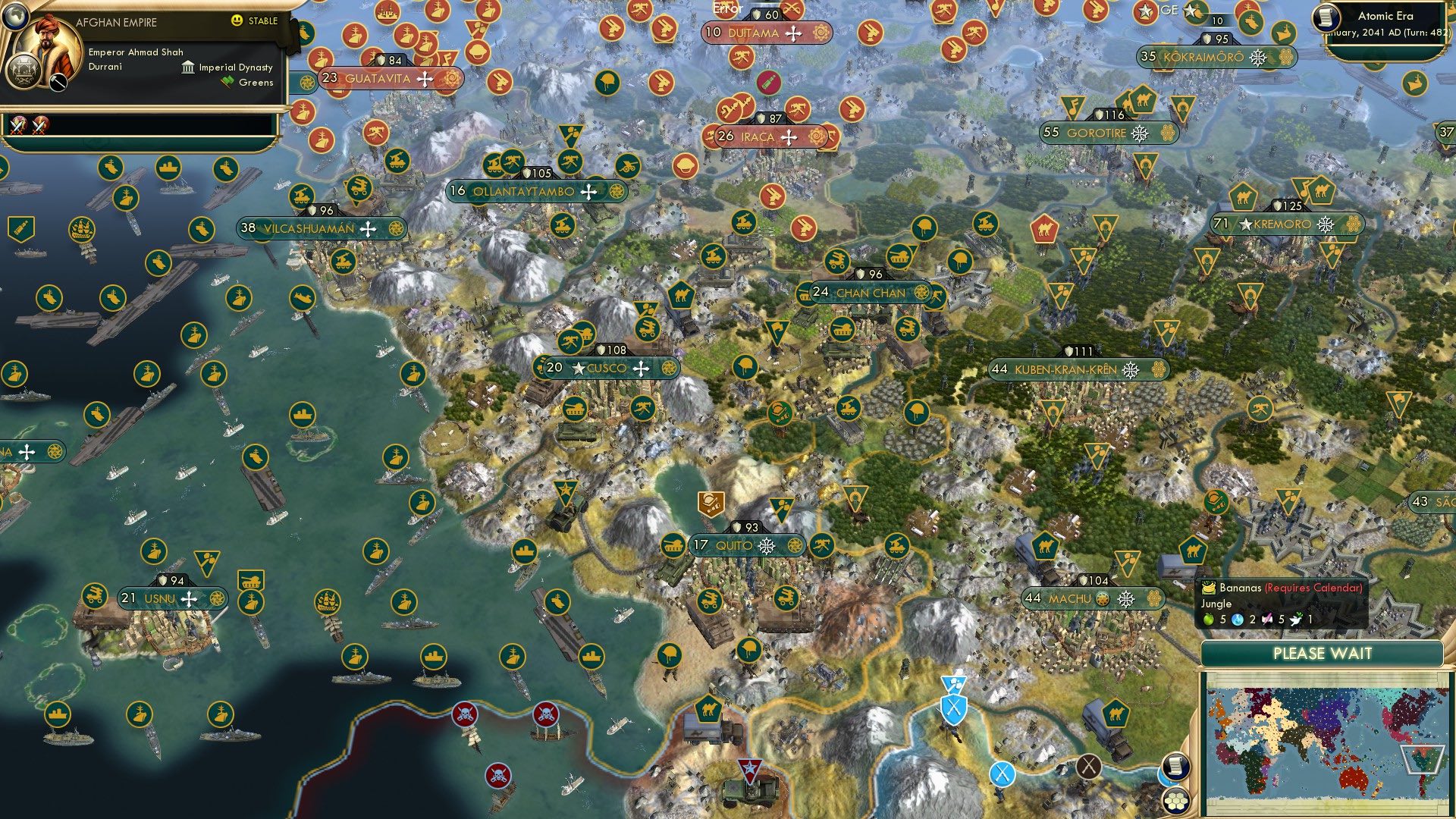
Task: Click the PLEASE WAIT banner
Action: point(1323,653)
